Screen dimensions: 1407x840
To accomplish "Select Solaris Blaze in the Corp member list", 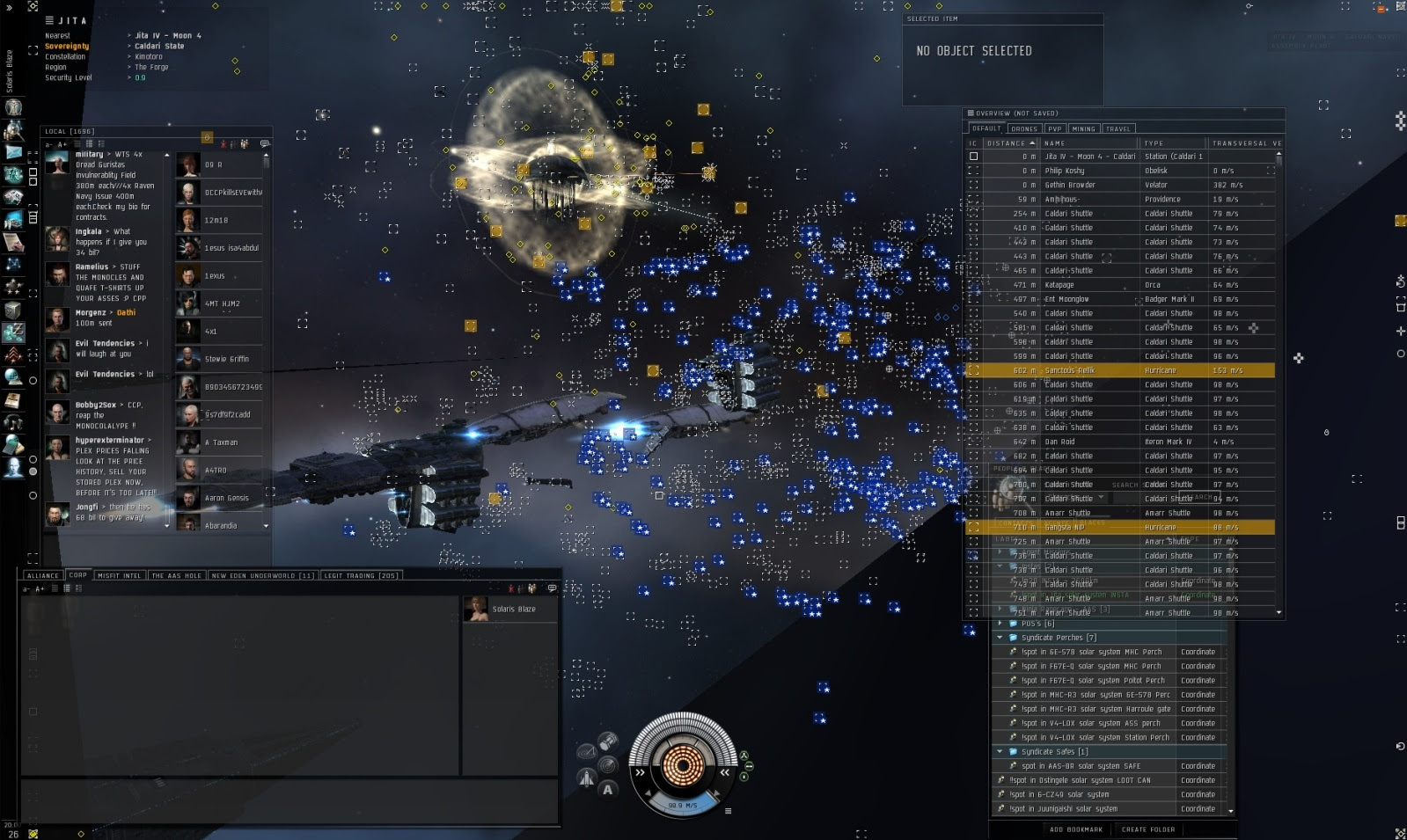I will point(513,609).
